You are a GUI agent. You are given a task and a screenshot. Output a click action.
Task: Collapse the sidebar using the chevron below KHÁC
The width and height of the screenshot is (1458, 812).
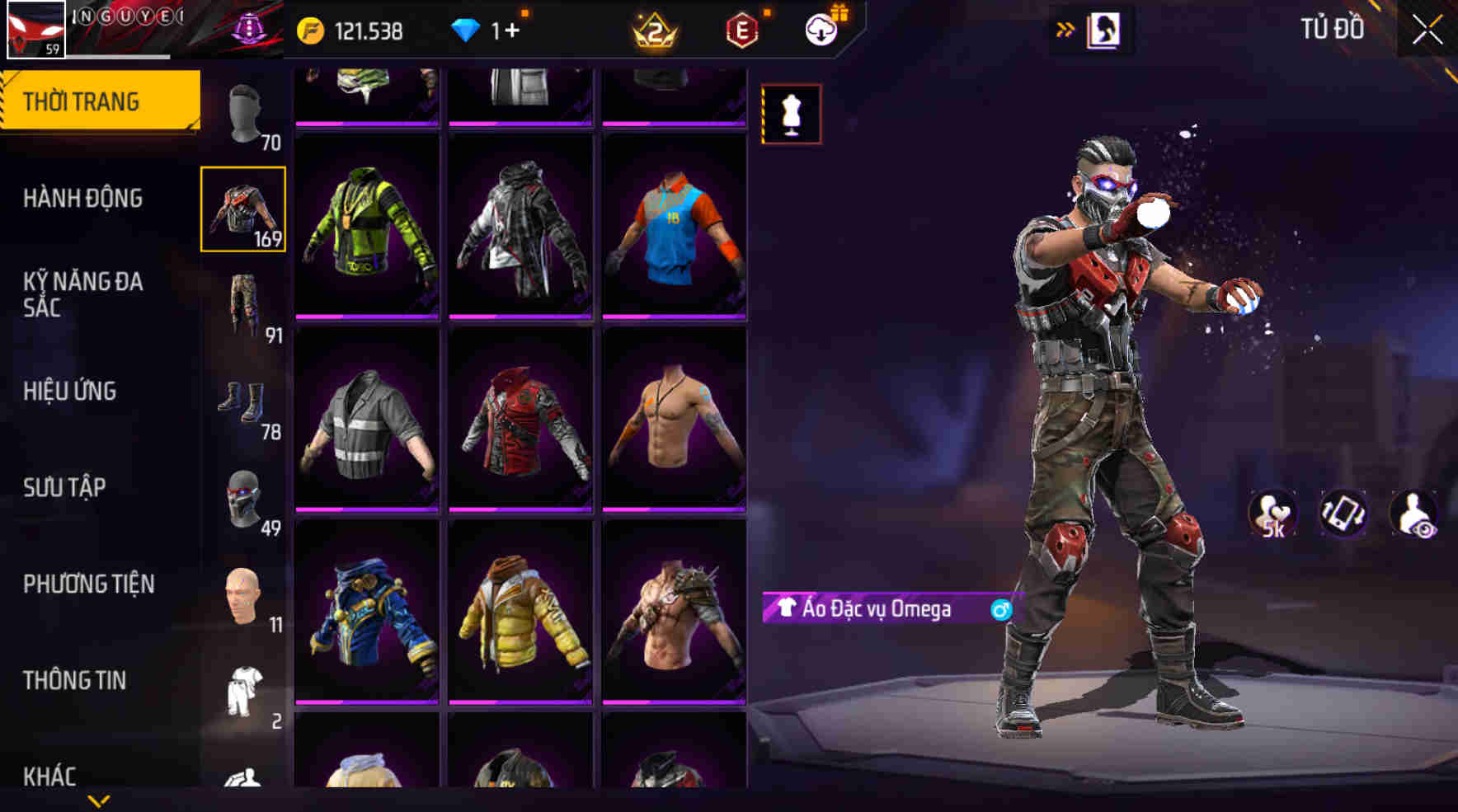99,798
